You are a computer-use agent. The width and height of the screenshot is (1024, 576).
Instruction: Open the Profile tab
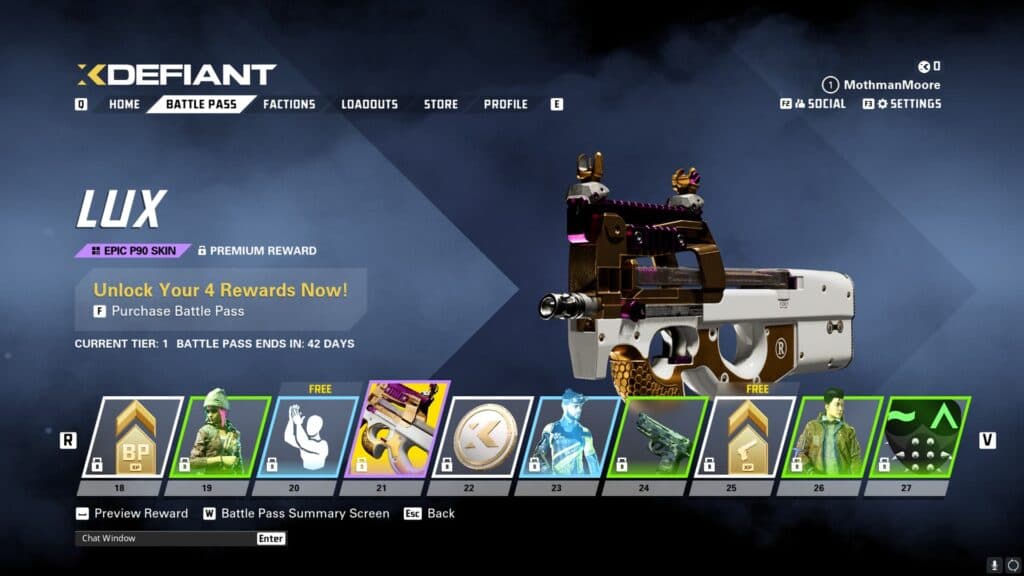tap(505, 104)
